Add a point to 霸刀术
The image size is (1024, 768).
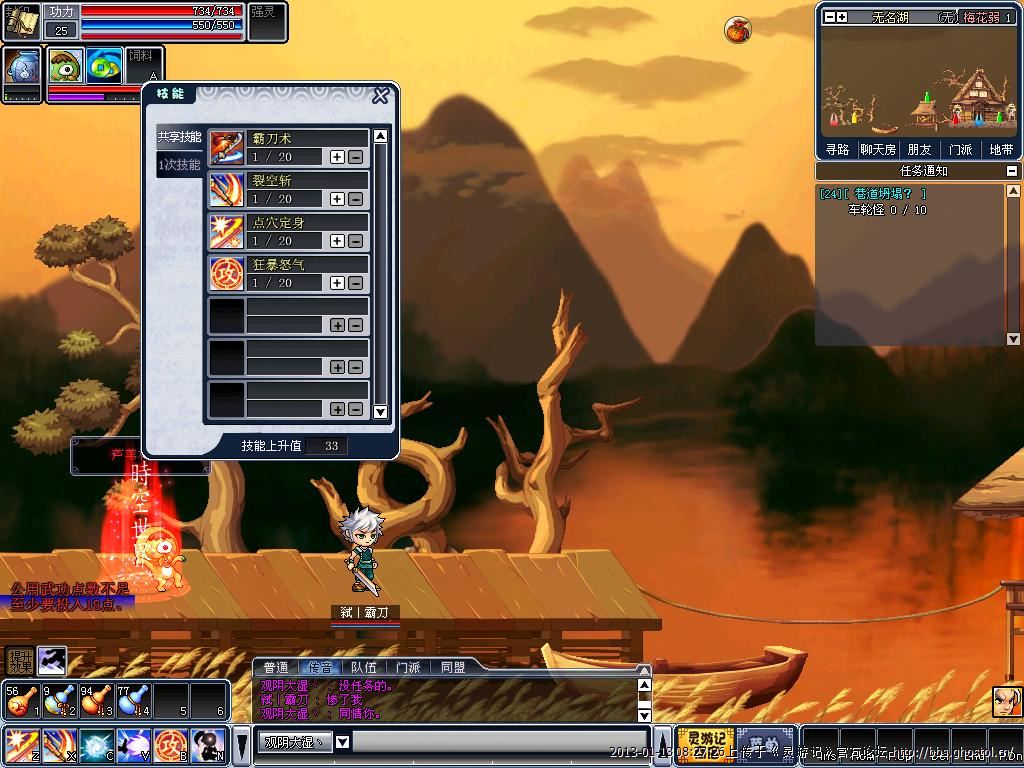(337, 157)
